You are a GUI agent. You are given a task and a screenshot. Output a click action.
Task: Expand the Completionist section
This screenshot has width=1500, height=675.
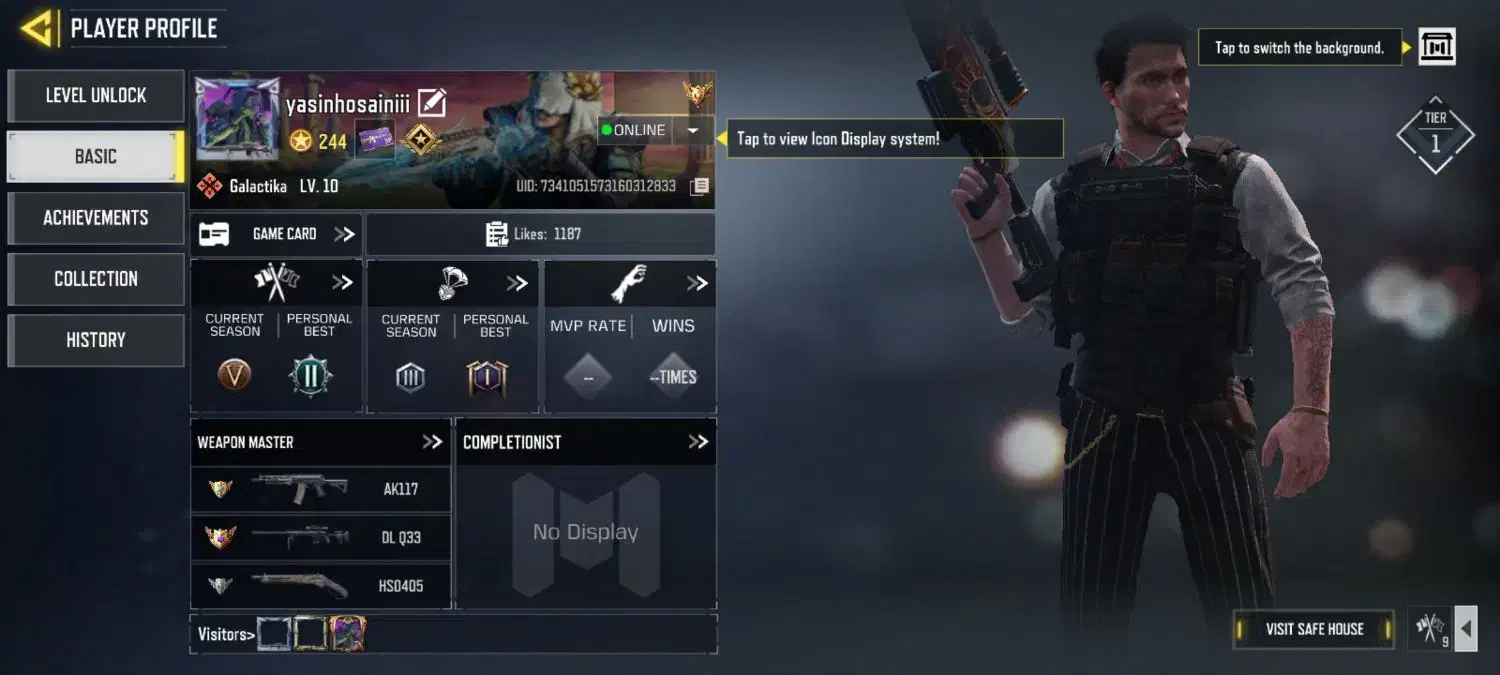pyautogui.click(x=698, y=442)
